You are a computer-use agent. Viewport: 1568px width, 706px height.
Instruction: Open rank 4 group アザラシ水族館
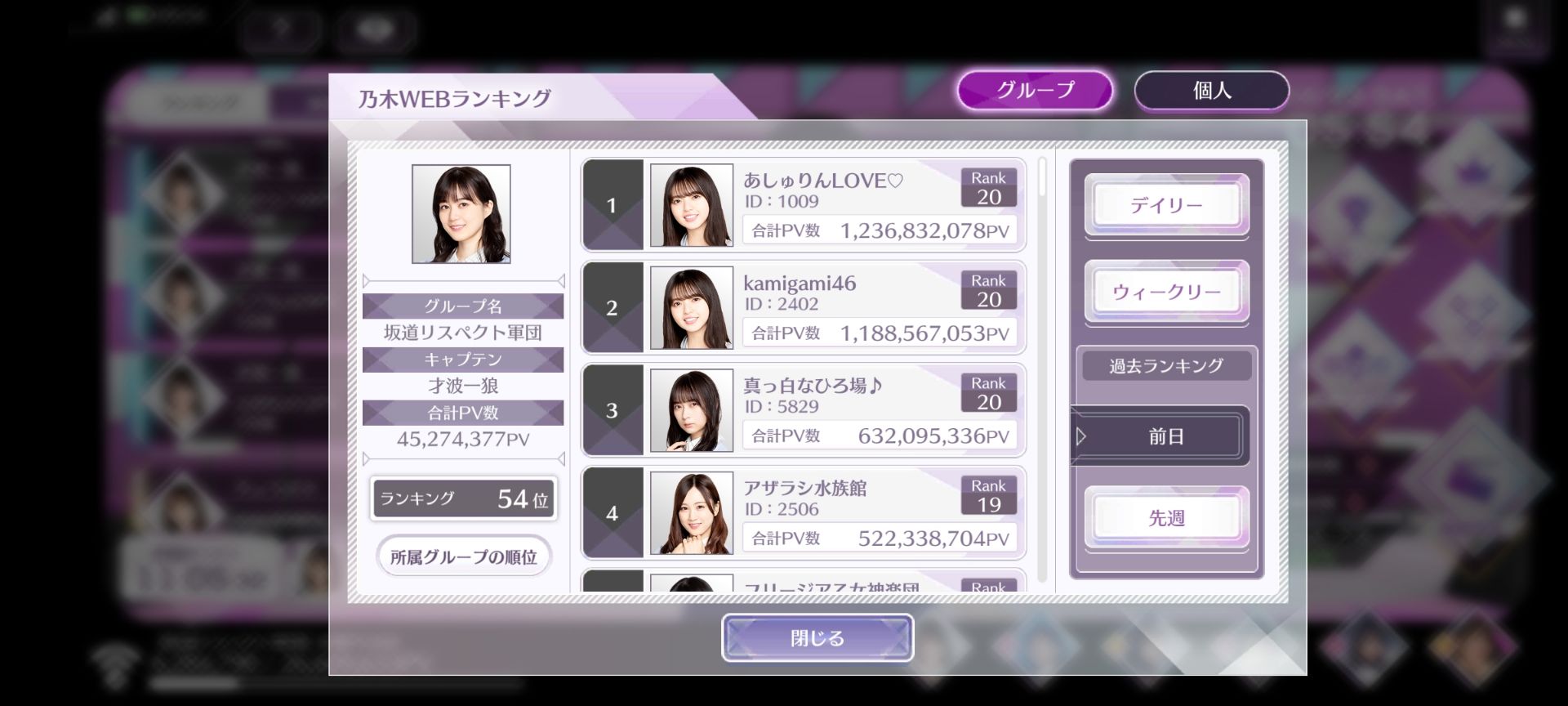(803, 512)
